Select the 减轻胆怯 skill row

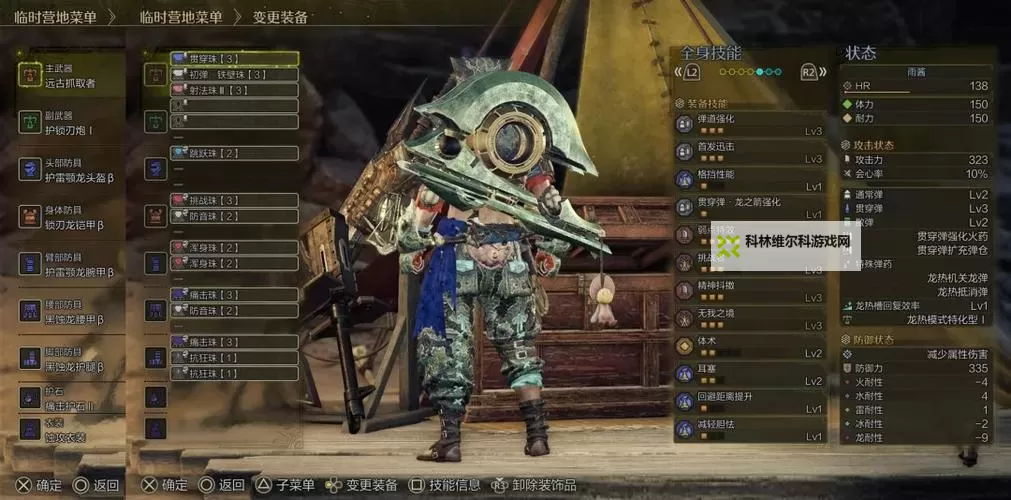[750, 430]
